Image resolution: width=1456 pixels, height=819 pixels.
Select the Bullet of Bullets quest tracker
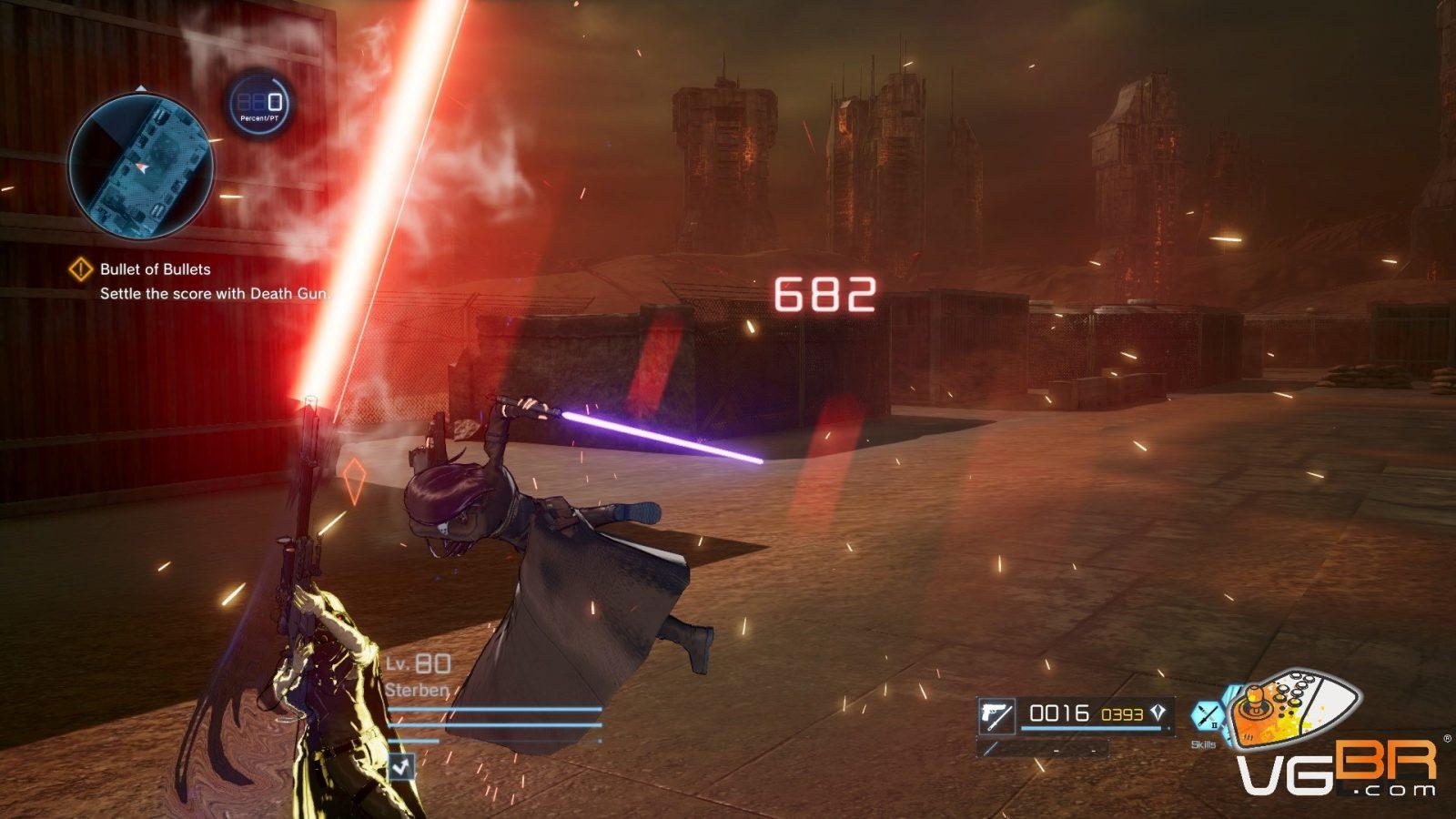(x=155, y=269)
